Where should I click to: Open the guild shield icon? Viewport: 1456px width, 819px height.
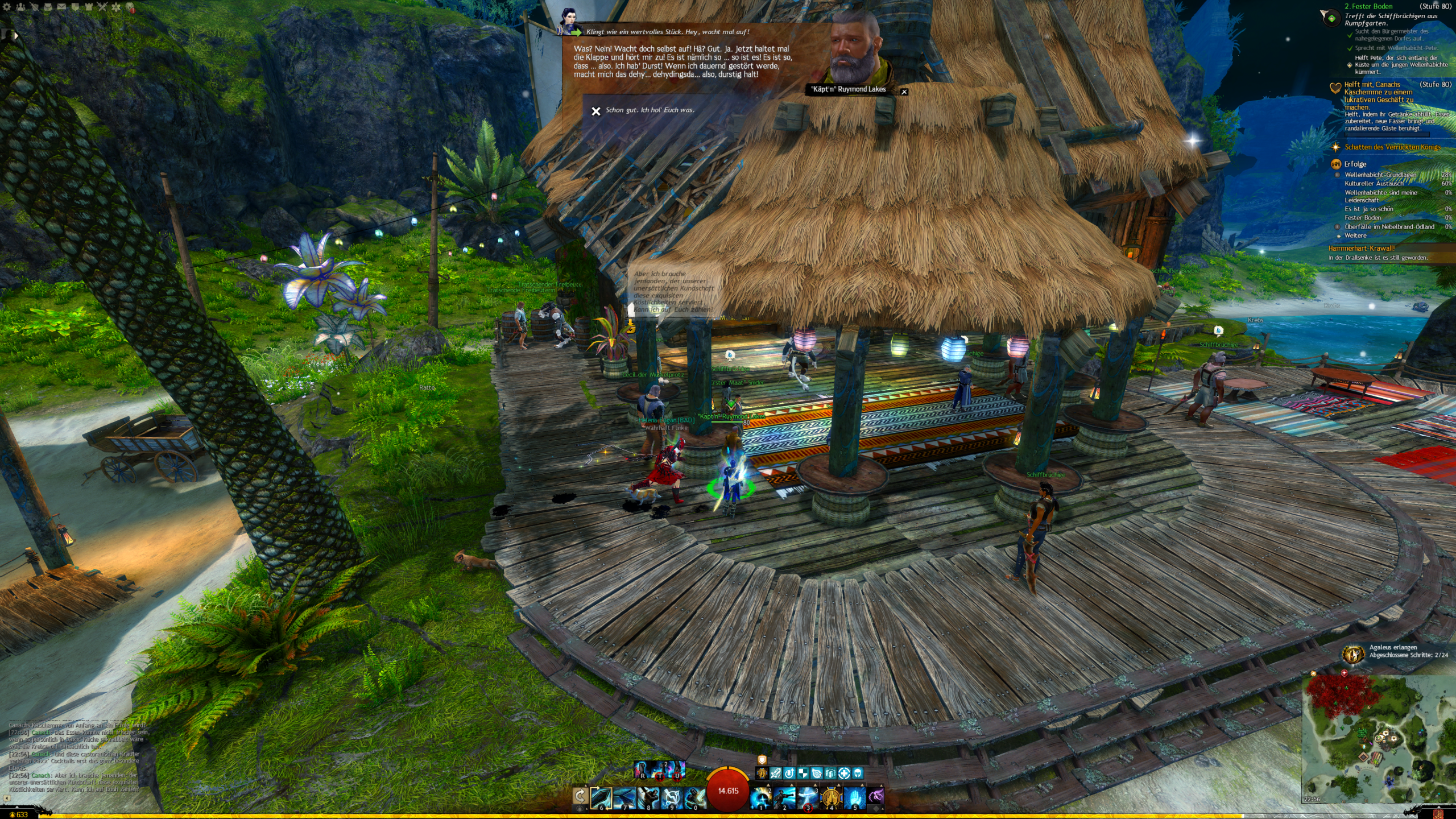(x=75, y=7)
